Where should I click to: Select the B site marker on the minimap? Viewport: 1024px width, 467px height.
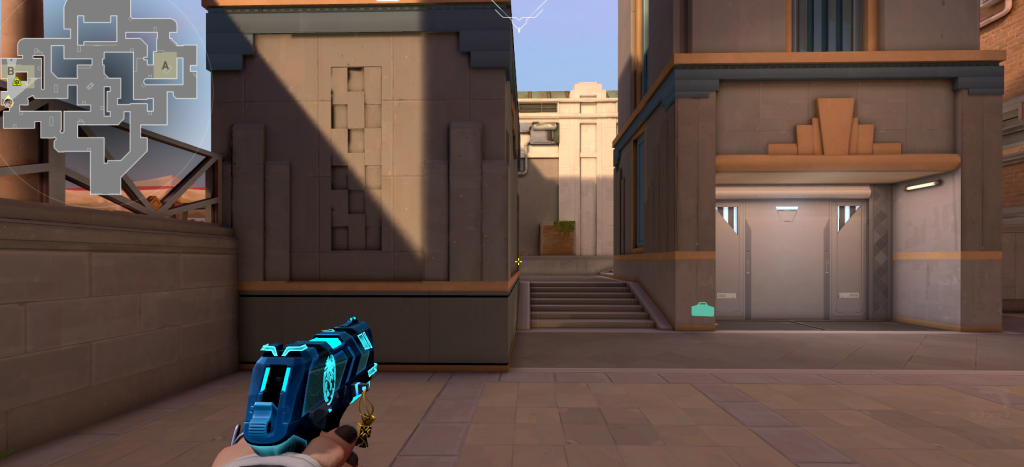coord(11,71)
